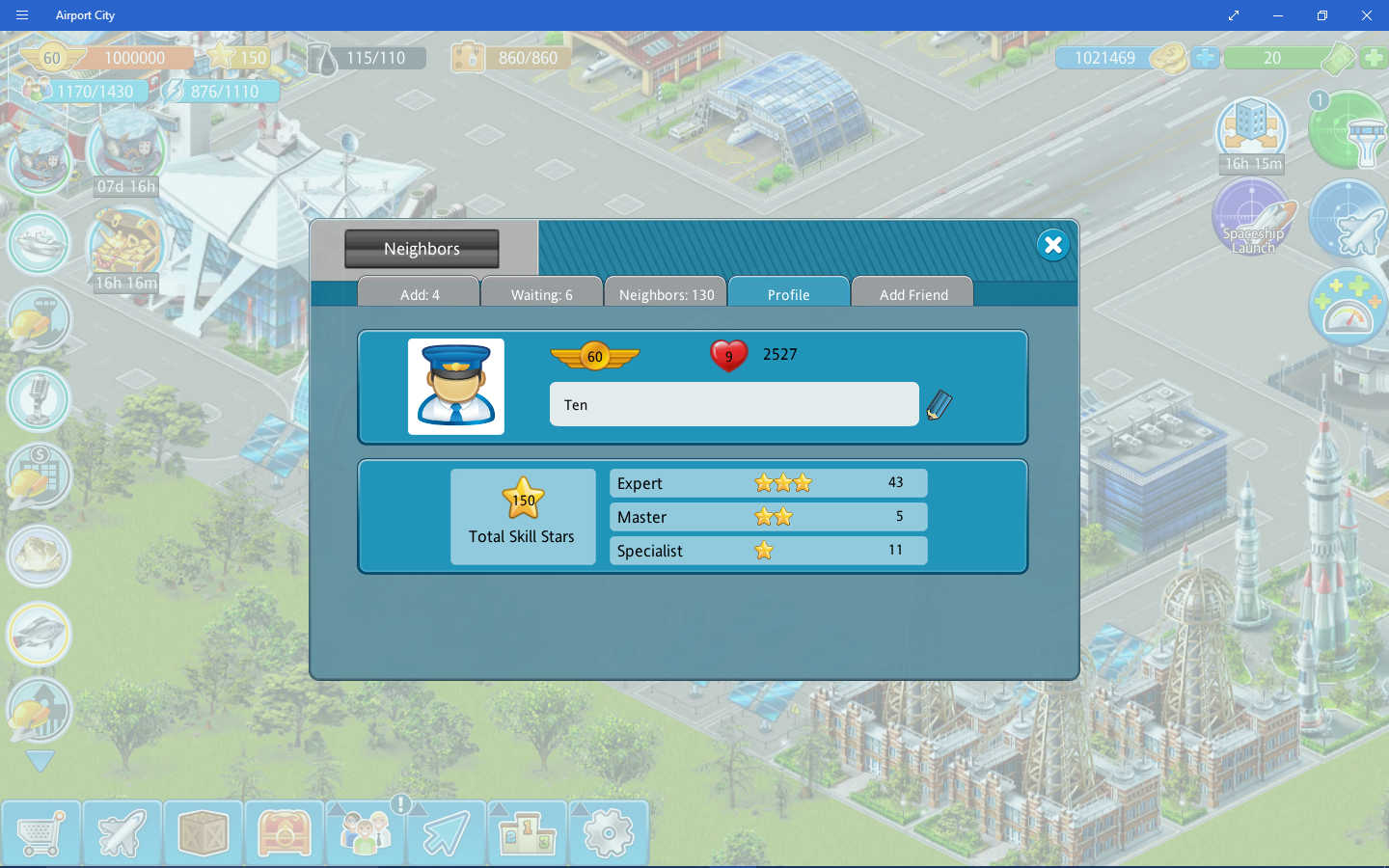The image size is (1389, 868).
Task: Open the Spaceship Launch icon
Action: 1252,218
